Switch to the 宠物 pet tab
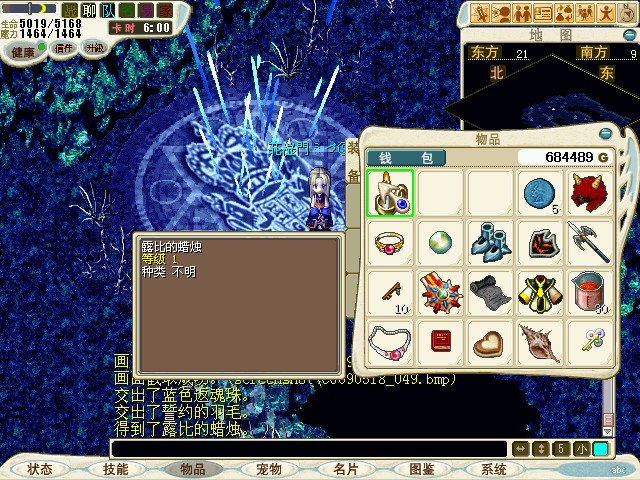 tap(269, 469)
